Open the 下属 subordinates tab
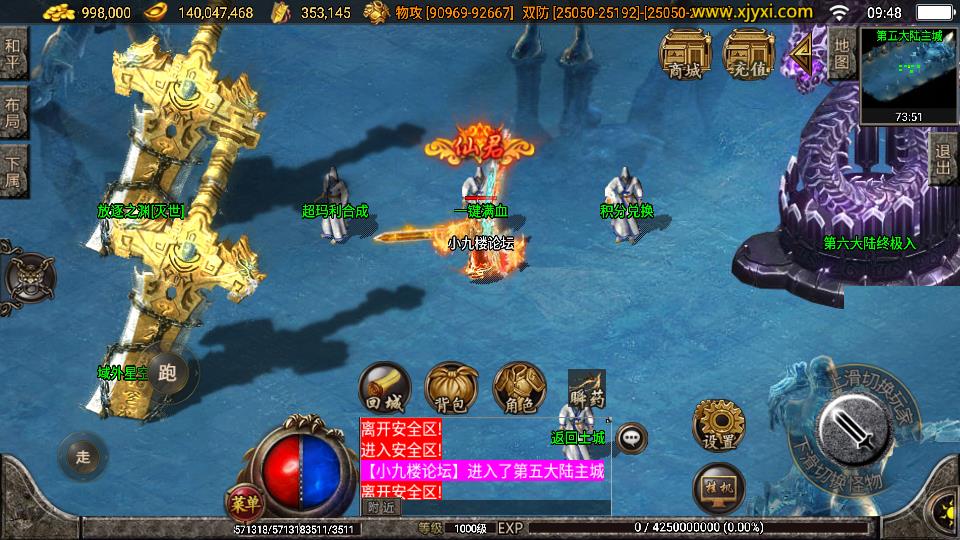The width and height of the screenshot is (960, 540). click(x=13, y=170)
